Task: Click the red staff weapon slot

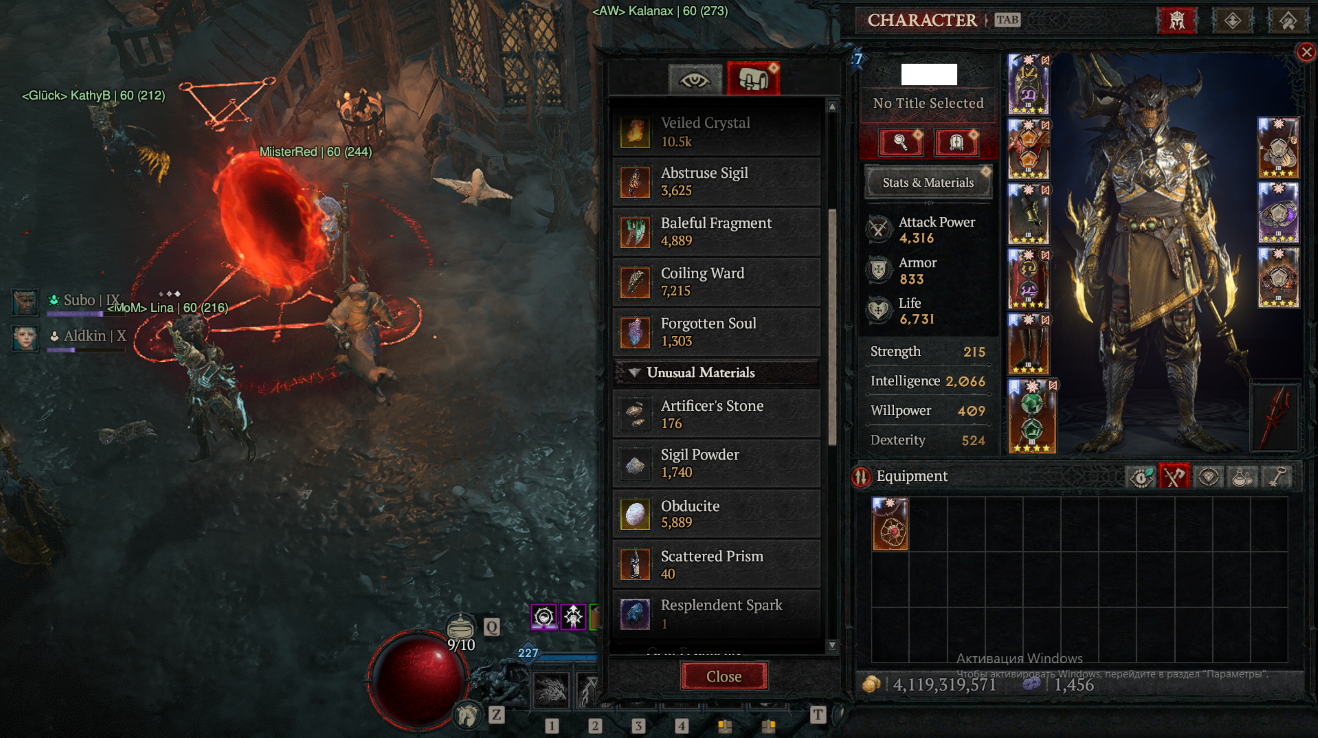Action: coord(1274,417)
